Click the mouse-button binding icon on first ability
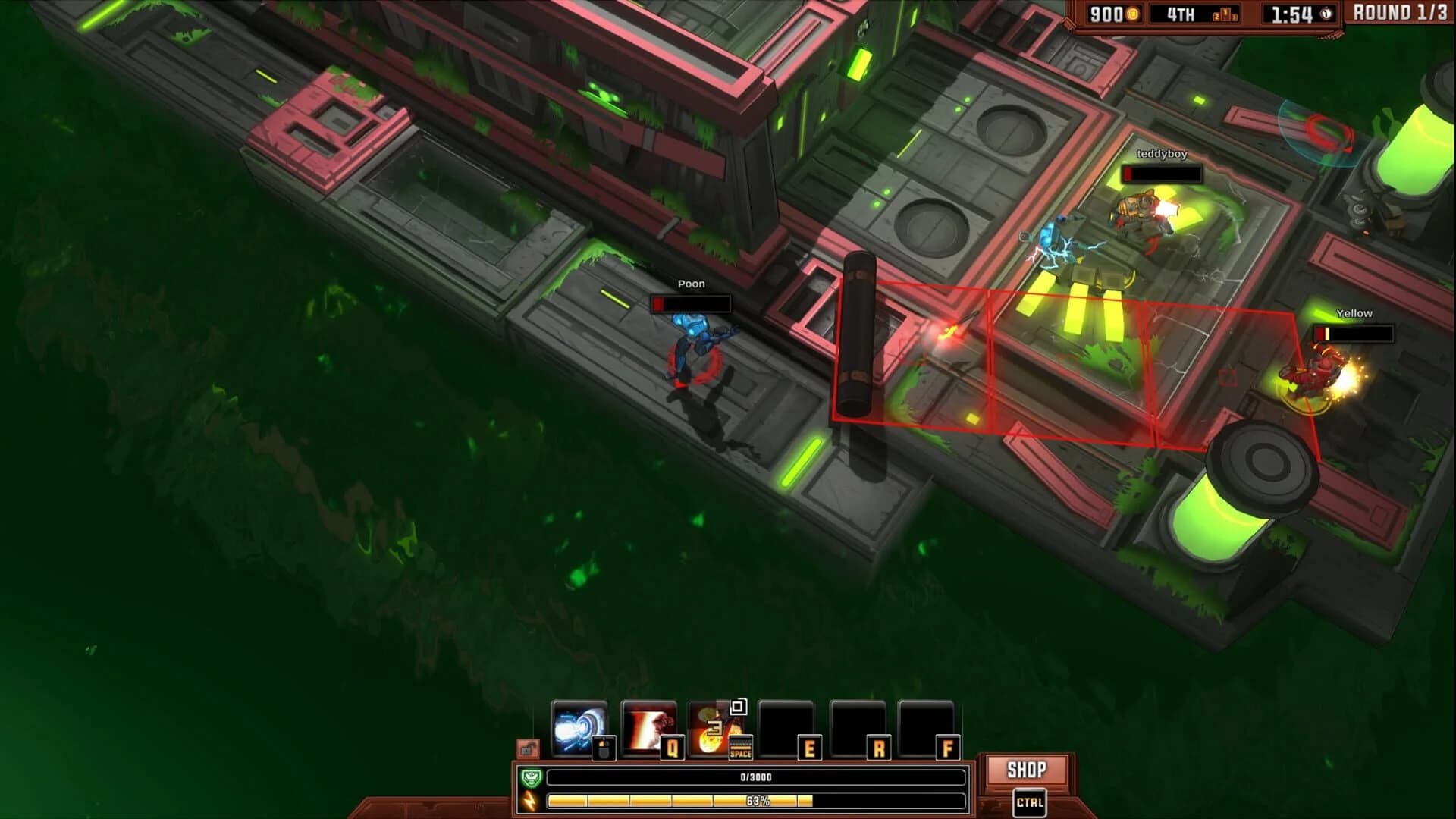The height and width of the screenshot is (819, 1456). coord(604,748)
